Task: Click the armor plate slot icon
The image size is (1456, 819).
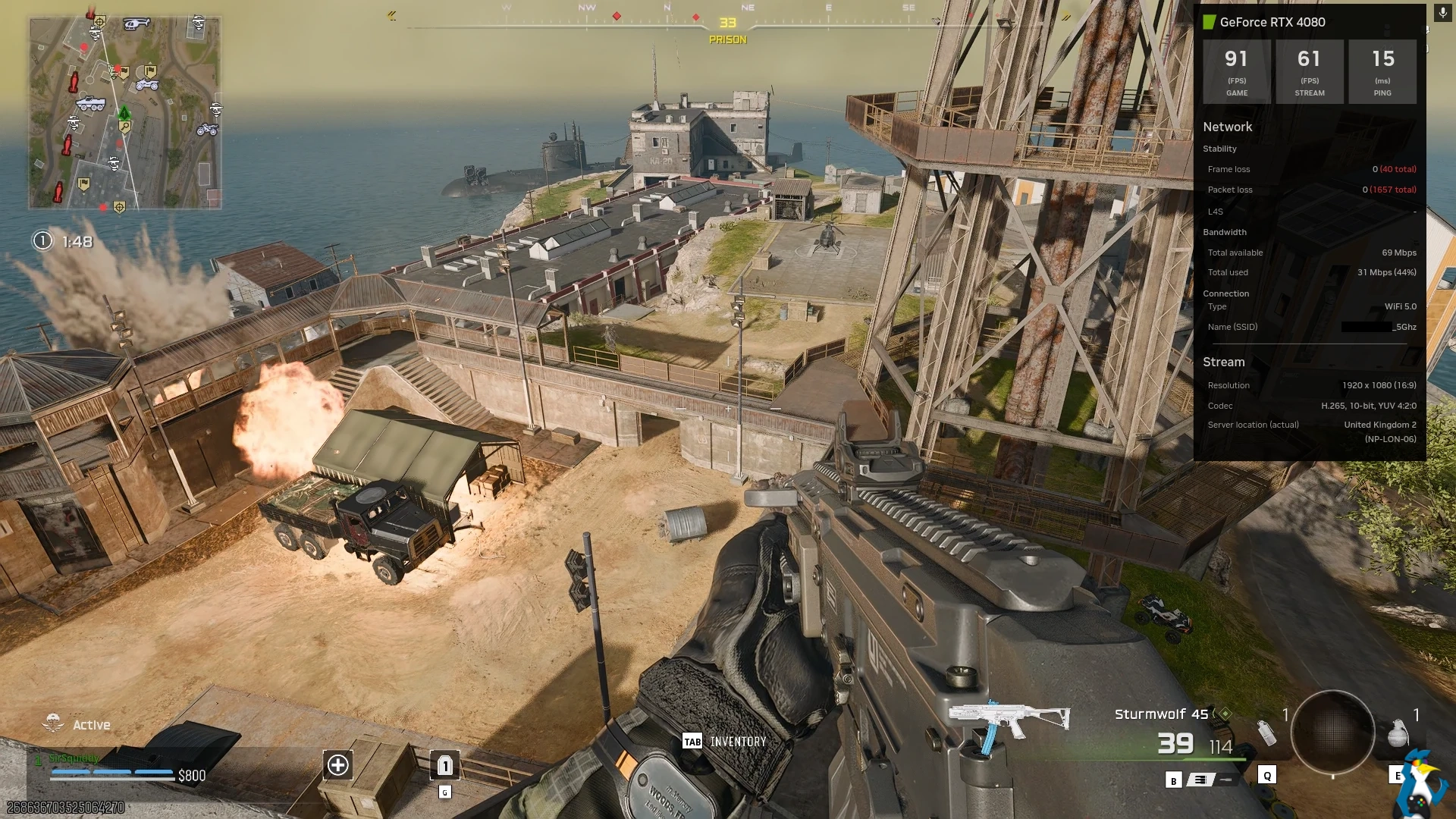Action: pos(445,765)
